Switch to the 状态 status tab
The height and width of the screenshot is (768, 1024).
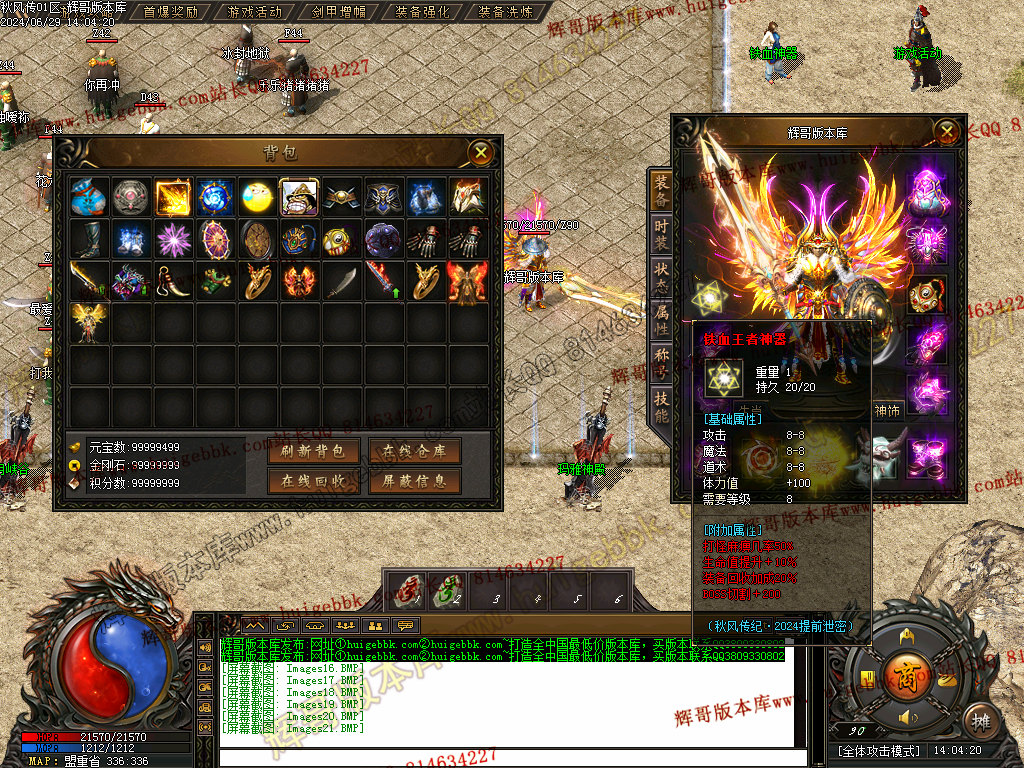(661, 278)
